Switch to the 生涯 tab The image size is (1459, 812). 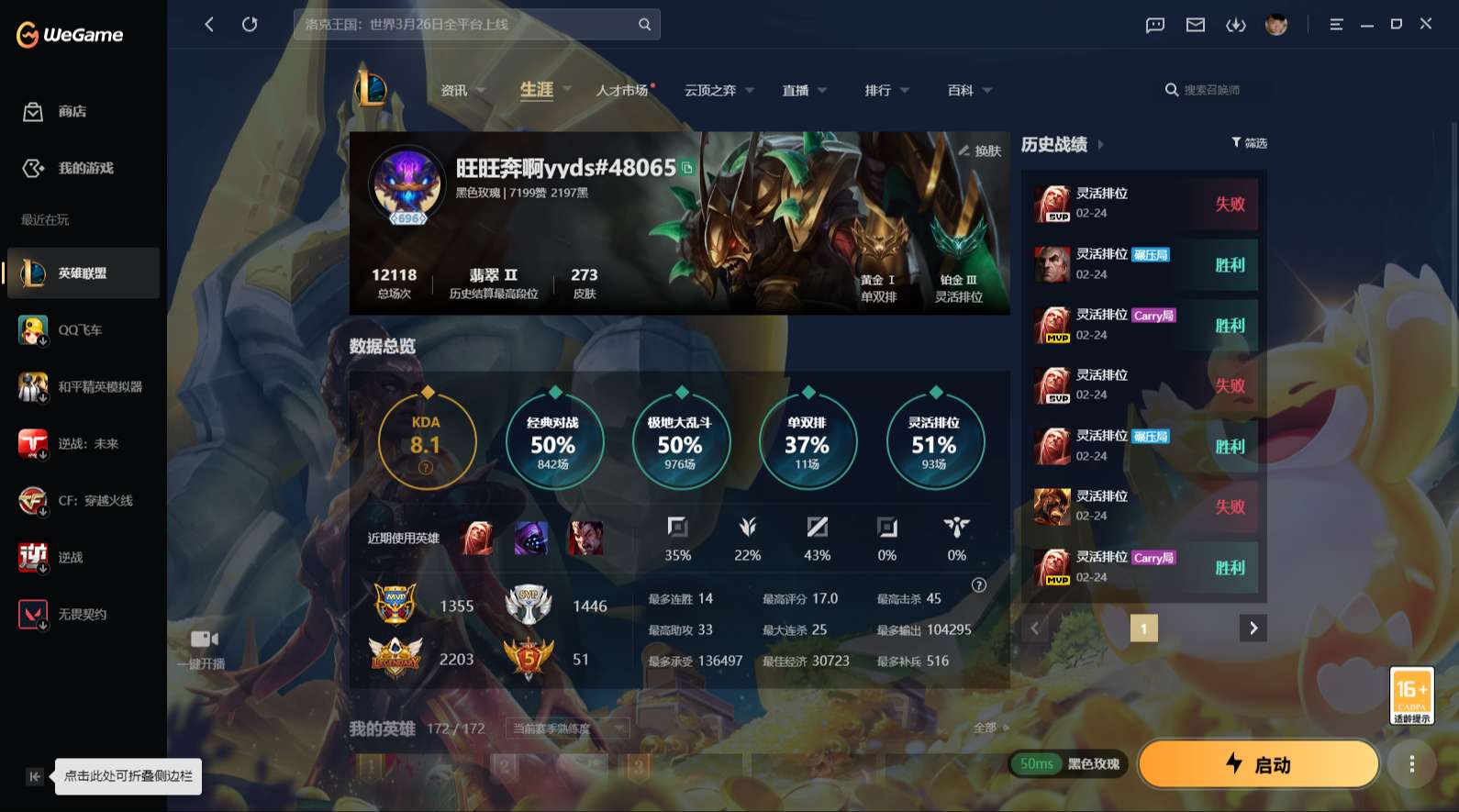(x=537, y=90)
